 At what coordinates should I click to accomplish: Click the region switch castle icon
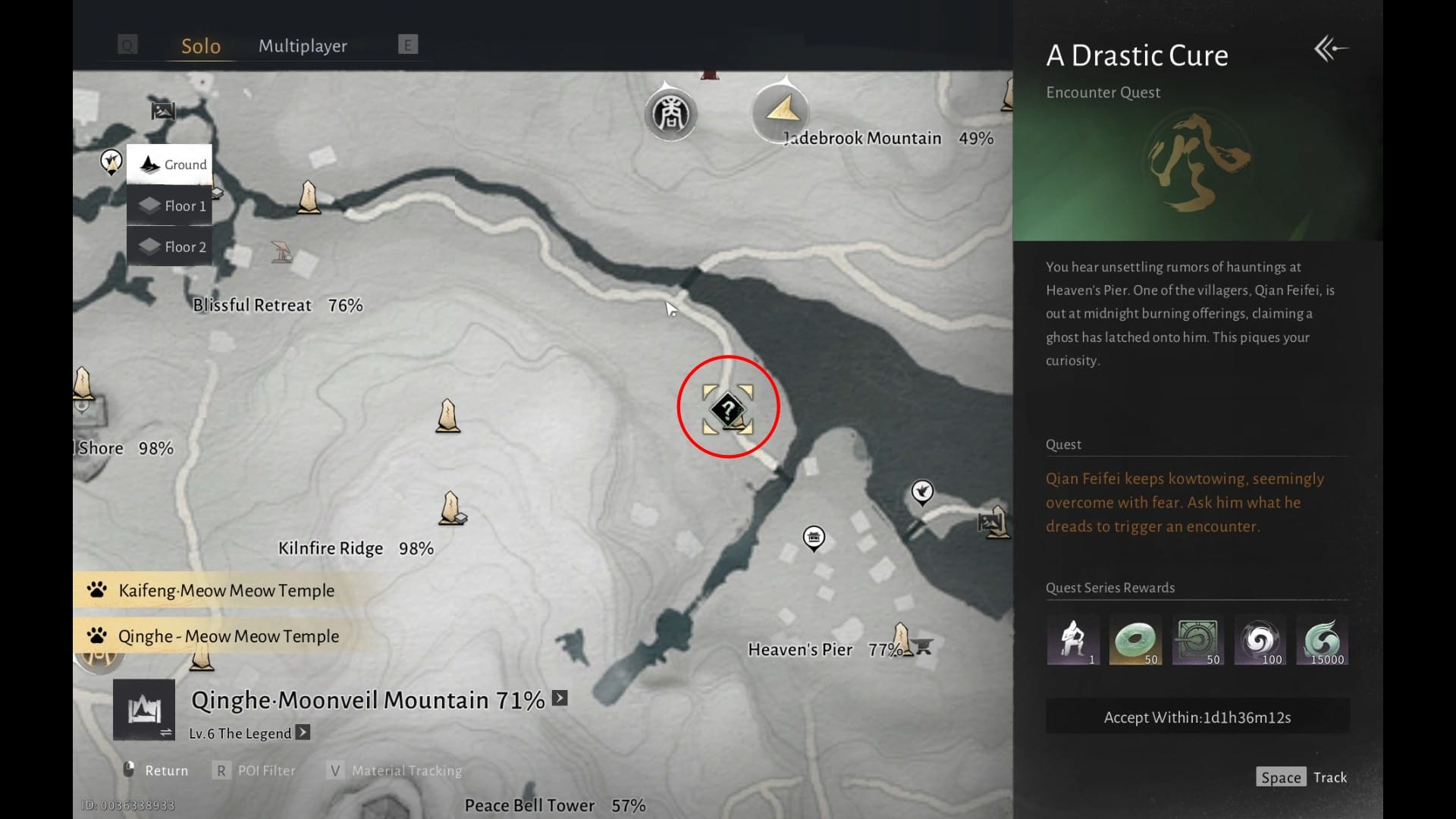point(144,710)
